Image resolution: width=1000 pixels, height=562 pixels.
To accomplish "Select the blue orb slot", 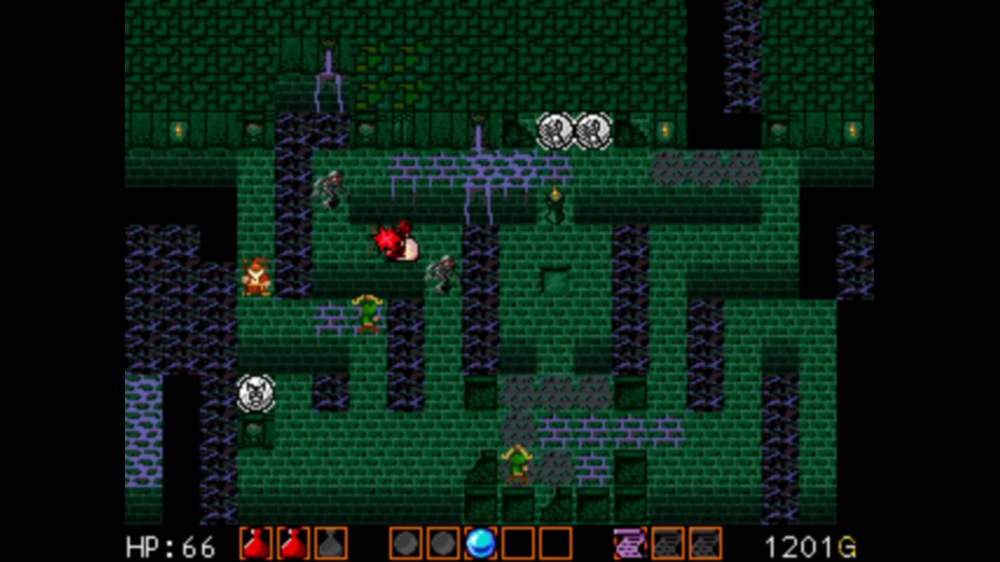I will pyautogui.click(x=481, y=543).
